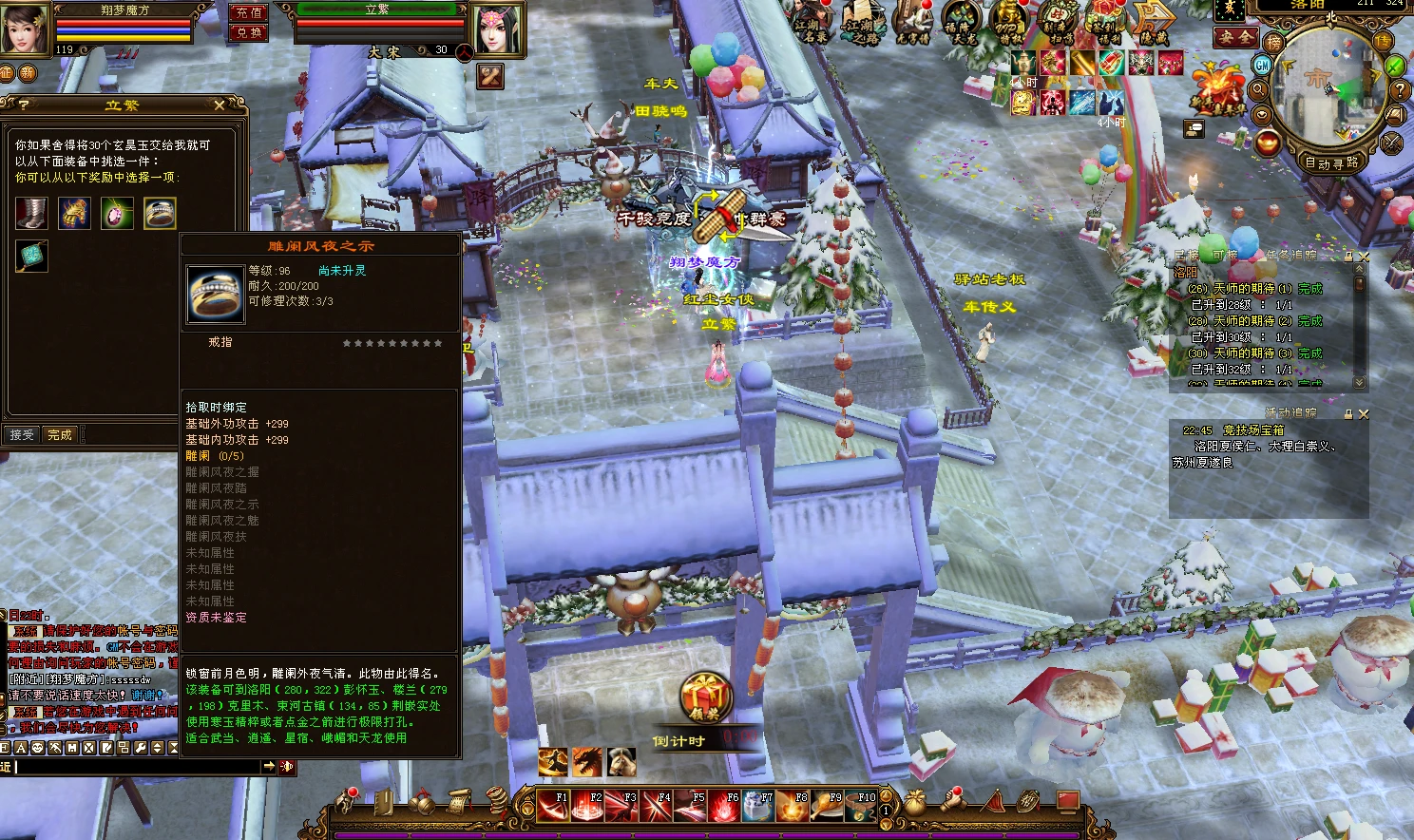
Task: Choose the golden gauntlets reward
Action: [74, 213]
